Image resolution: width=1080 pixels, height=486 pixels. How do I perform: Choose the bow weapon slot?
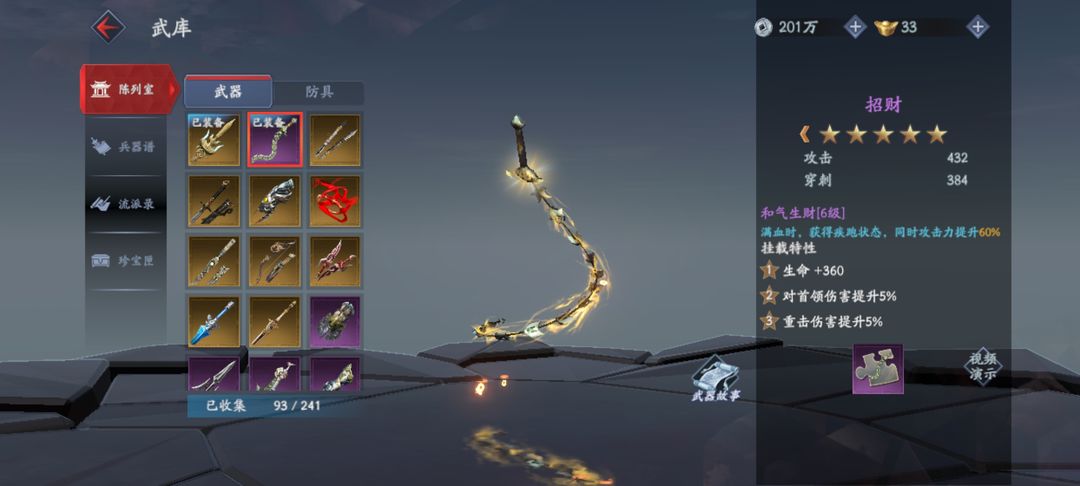point(275,260)
